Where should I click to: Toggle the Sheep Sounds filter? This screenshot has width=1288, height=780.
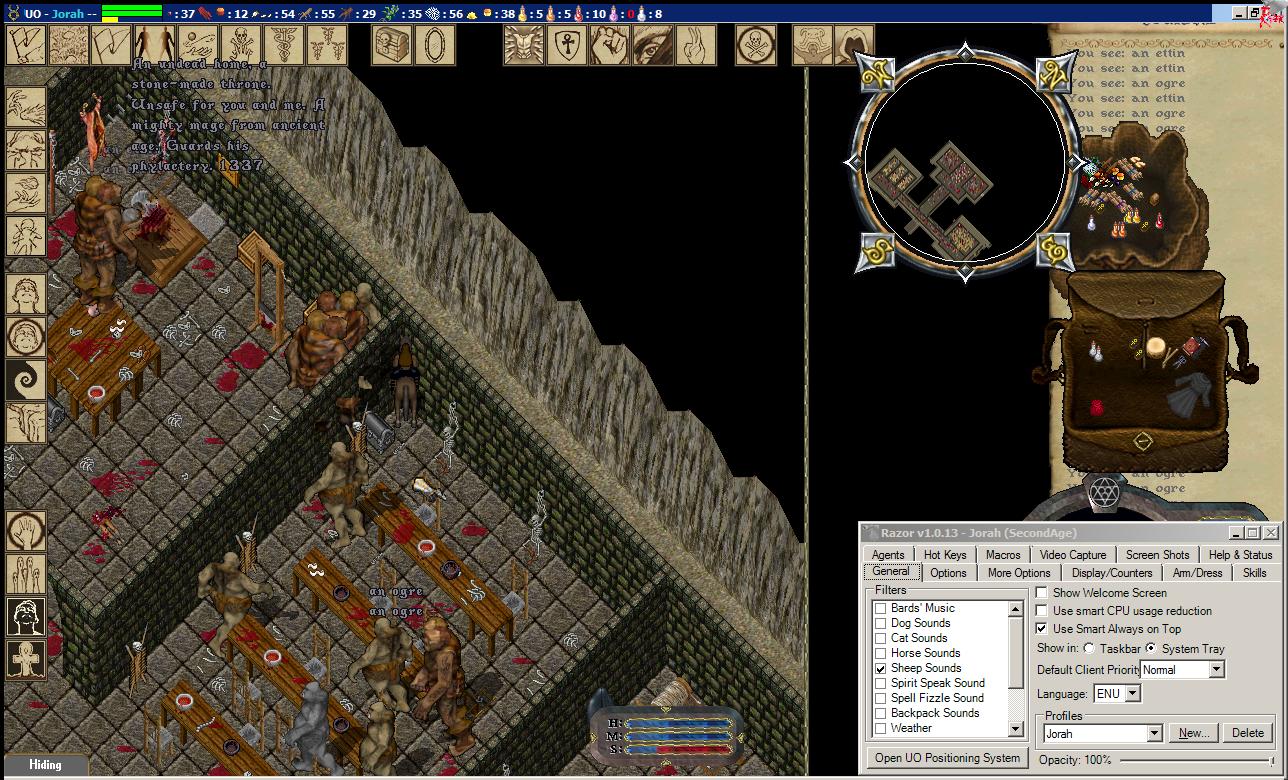(881, 668)
